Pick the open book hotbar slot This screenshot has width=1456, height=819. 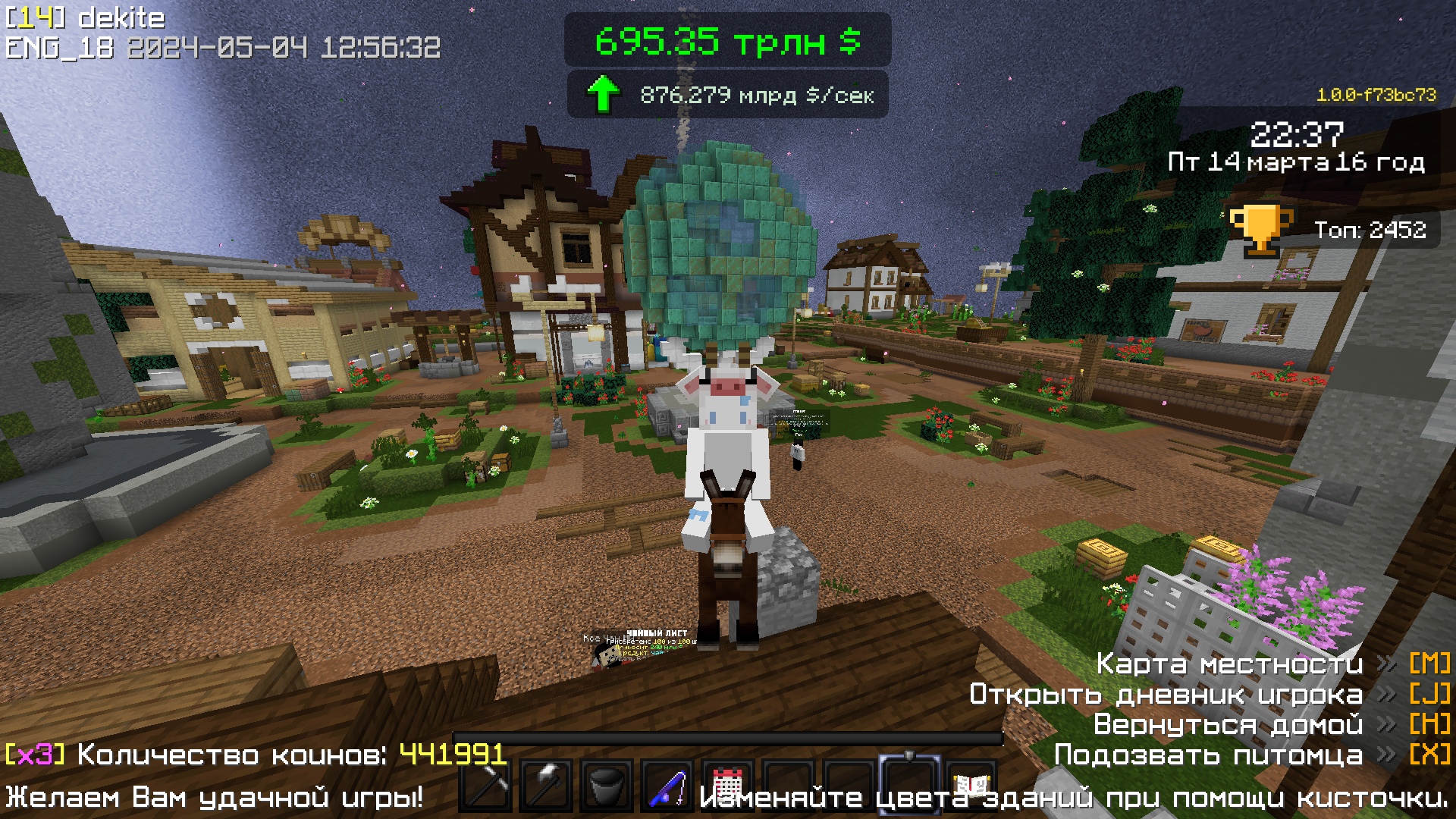point(971,784)
